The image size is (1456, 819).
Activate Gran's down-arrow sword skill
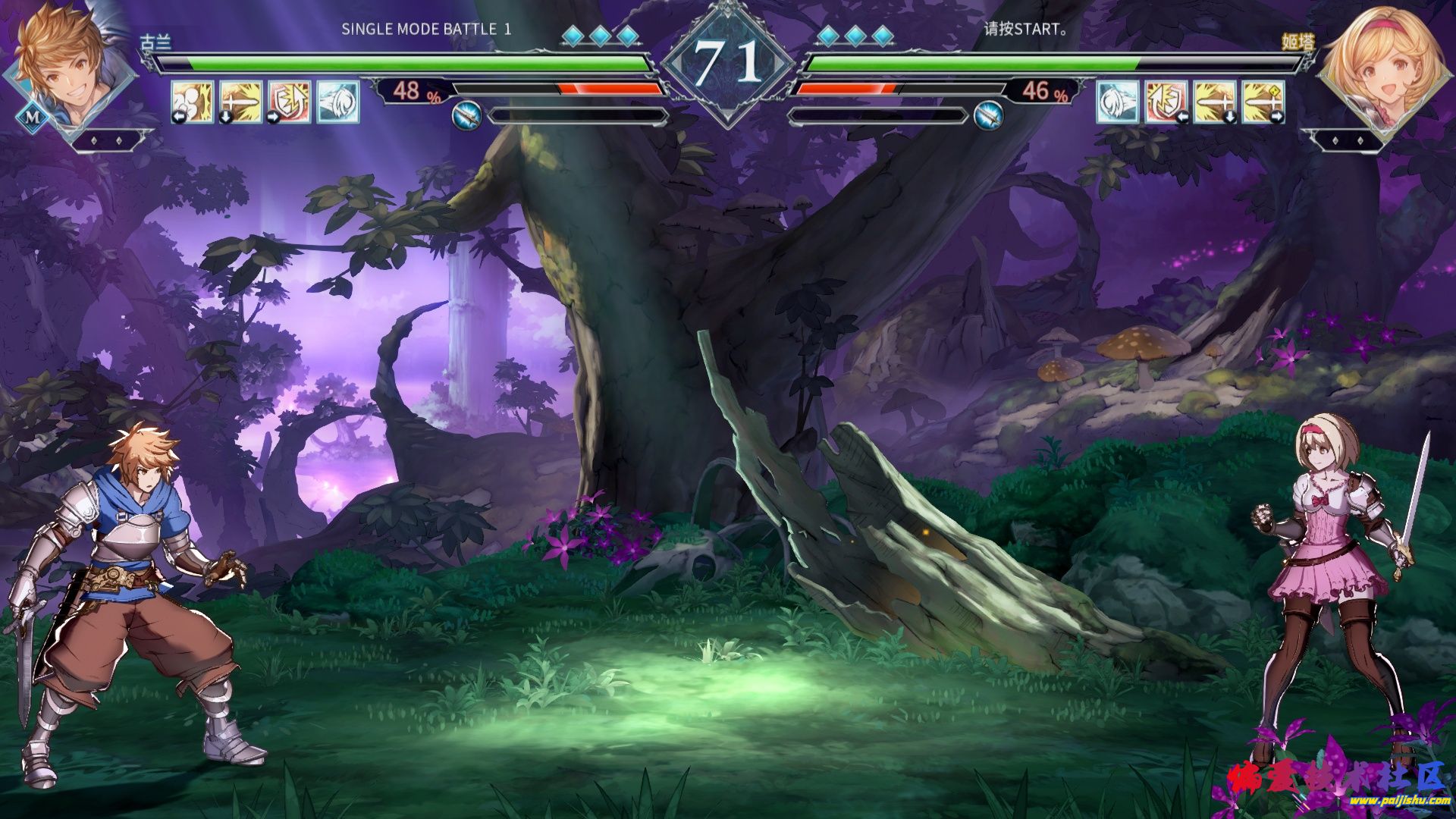pos(241,102)
